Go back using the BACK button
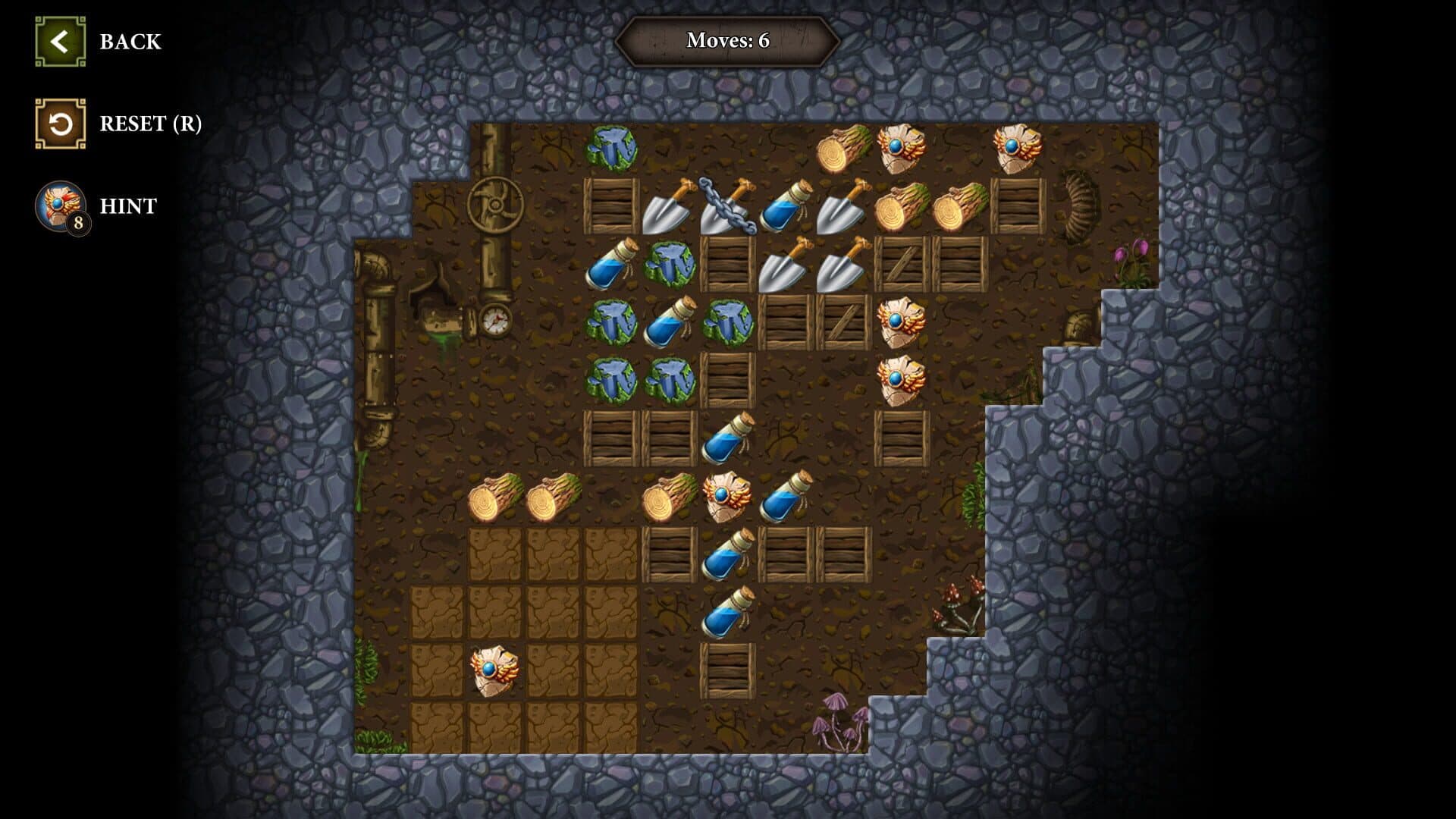The width and height of the screenshot is (1456, 819). pos(60,42)
